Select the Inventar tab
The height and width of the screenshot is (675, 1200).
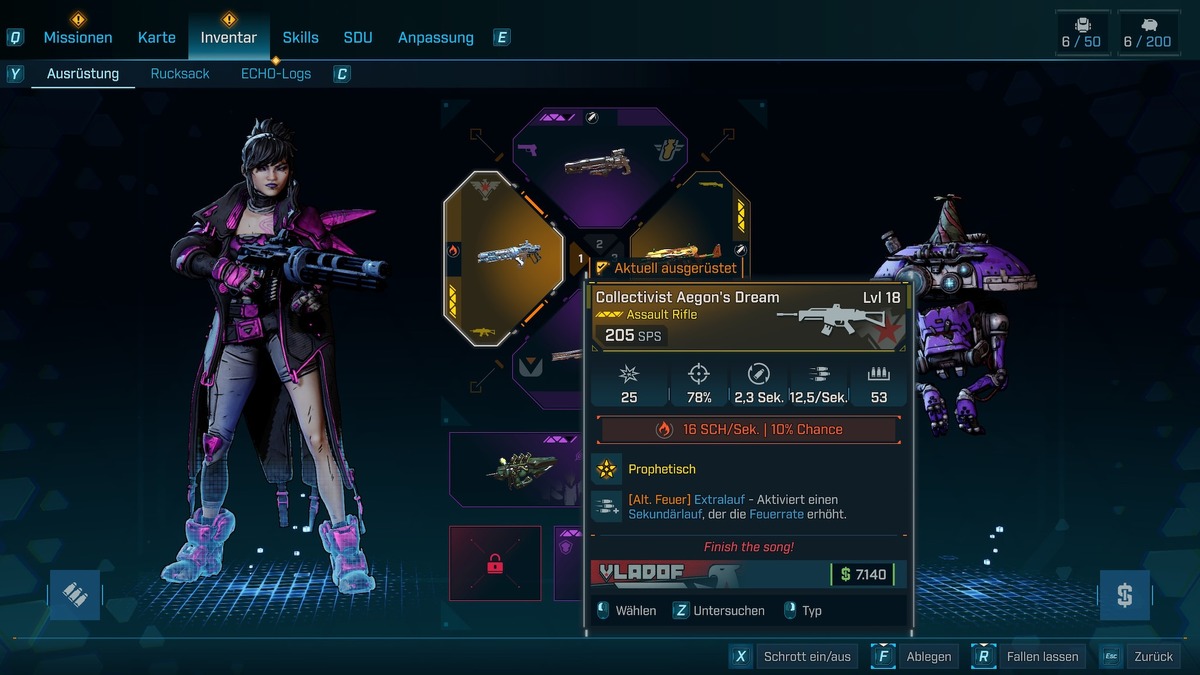[x=228, y=38]
